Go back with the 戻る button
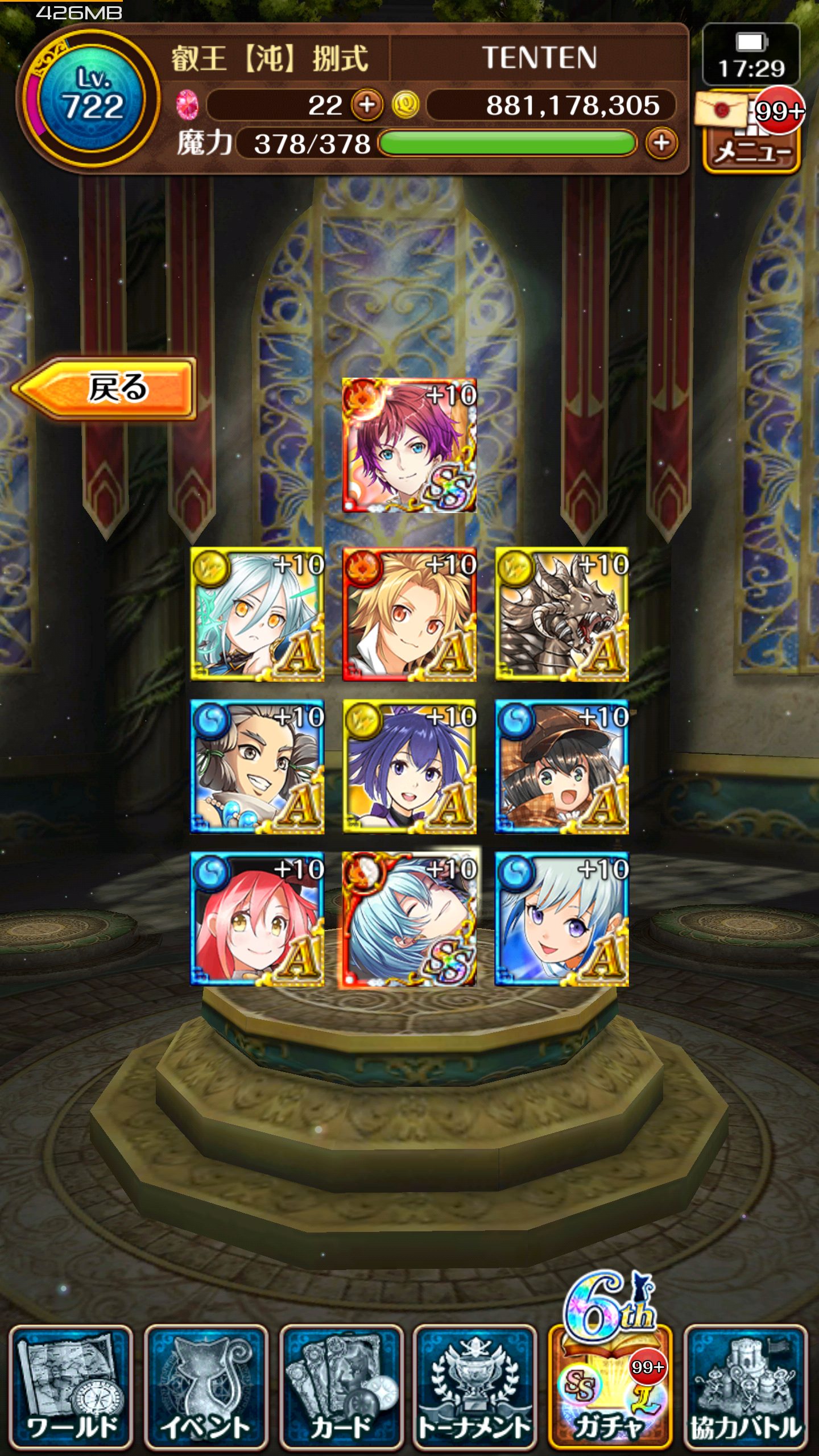The height and width of the screenshot is (1456, 819). click(x=105, y=388)
